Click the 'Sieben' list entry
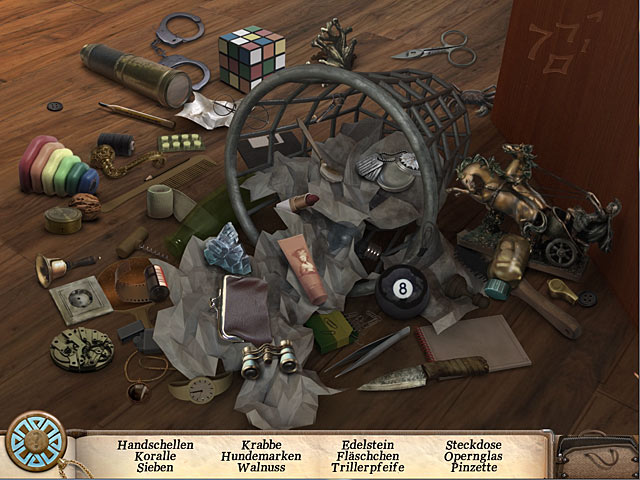Screen dimensions: 640x480 [x=155, y=467]
